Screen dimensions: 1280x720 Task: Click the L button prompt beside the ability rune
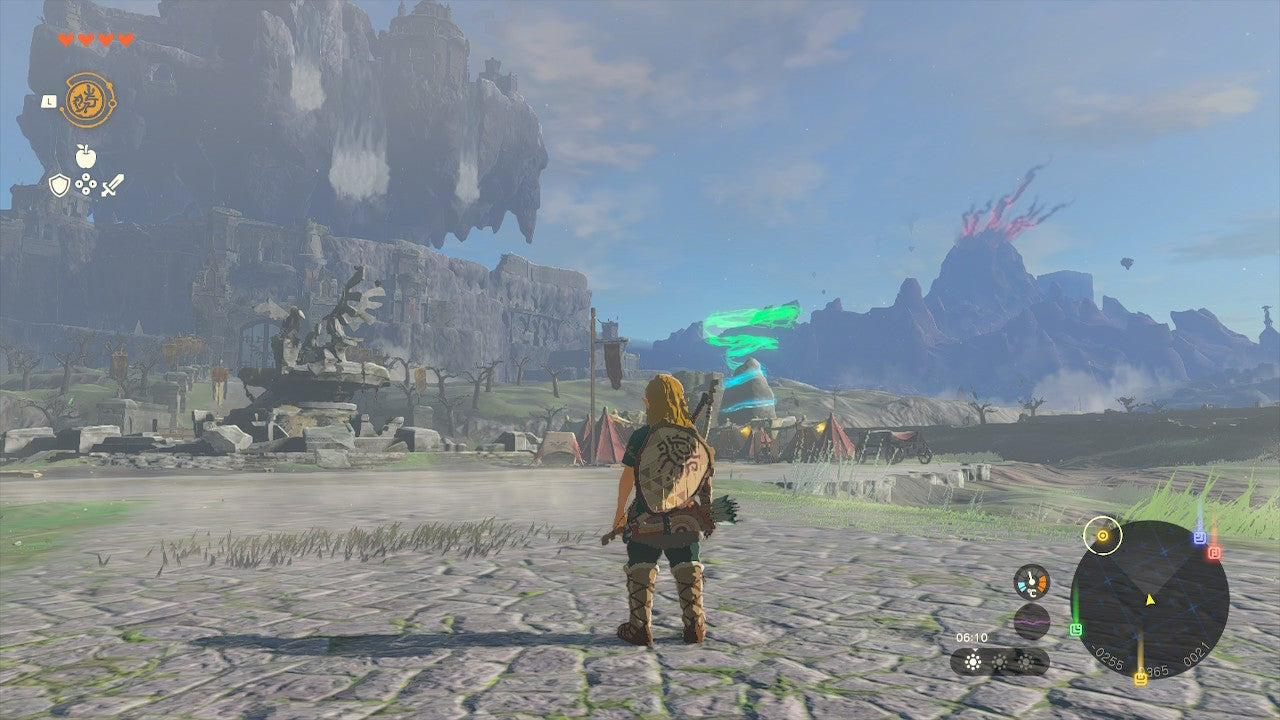coord(47,100)
